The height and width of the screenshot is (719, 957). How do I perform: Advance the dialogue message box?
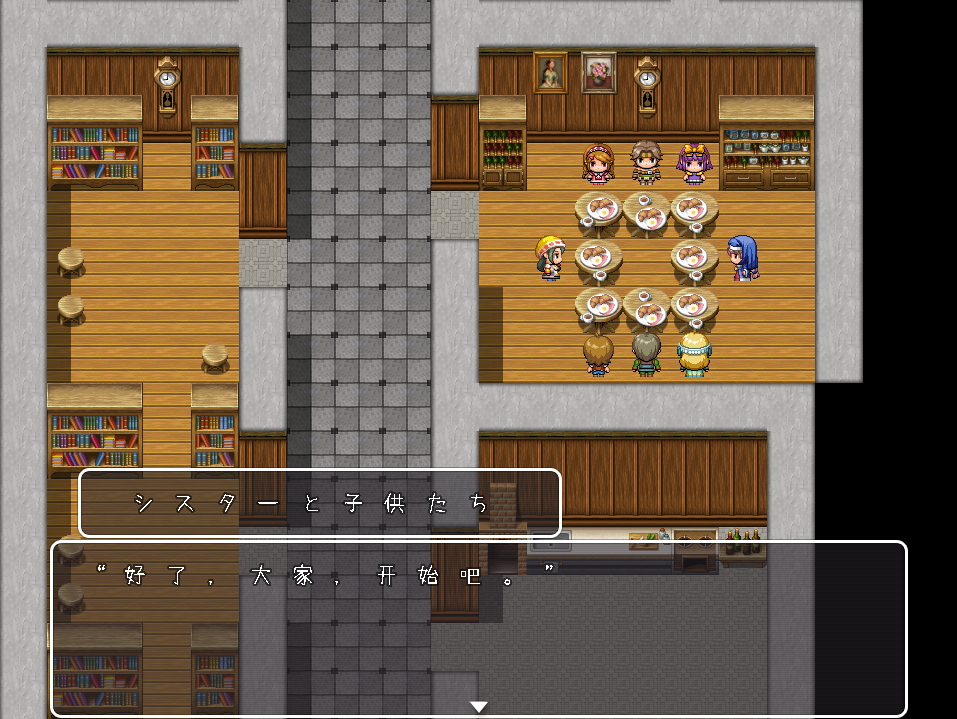(478, 628)
